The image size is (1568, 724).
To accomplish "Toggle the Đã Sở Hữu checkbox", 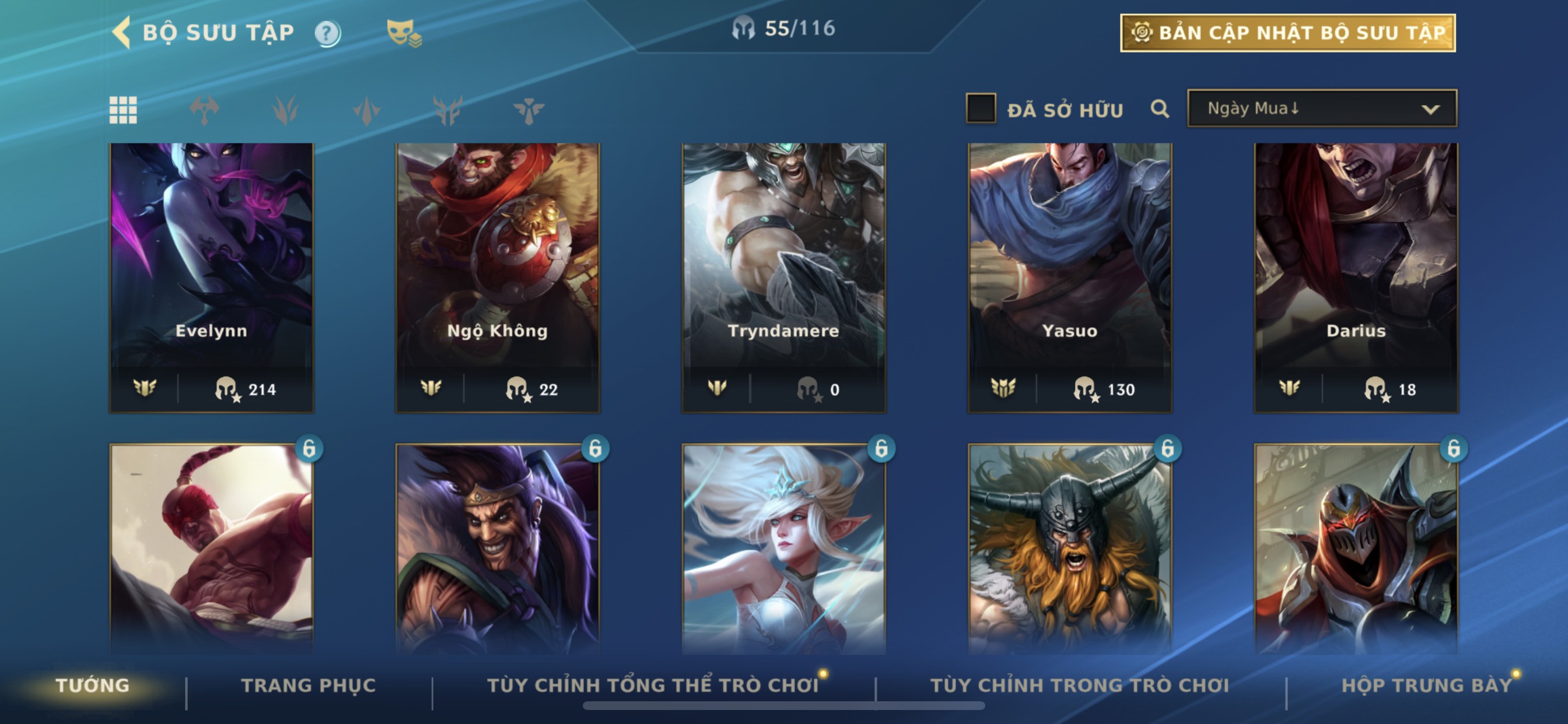I will [981, 109].
